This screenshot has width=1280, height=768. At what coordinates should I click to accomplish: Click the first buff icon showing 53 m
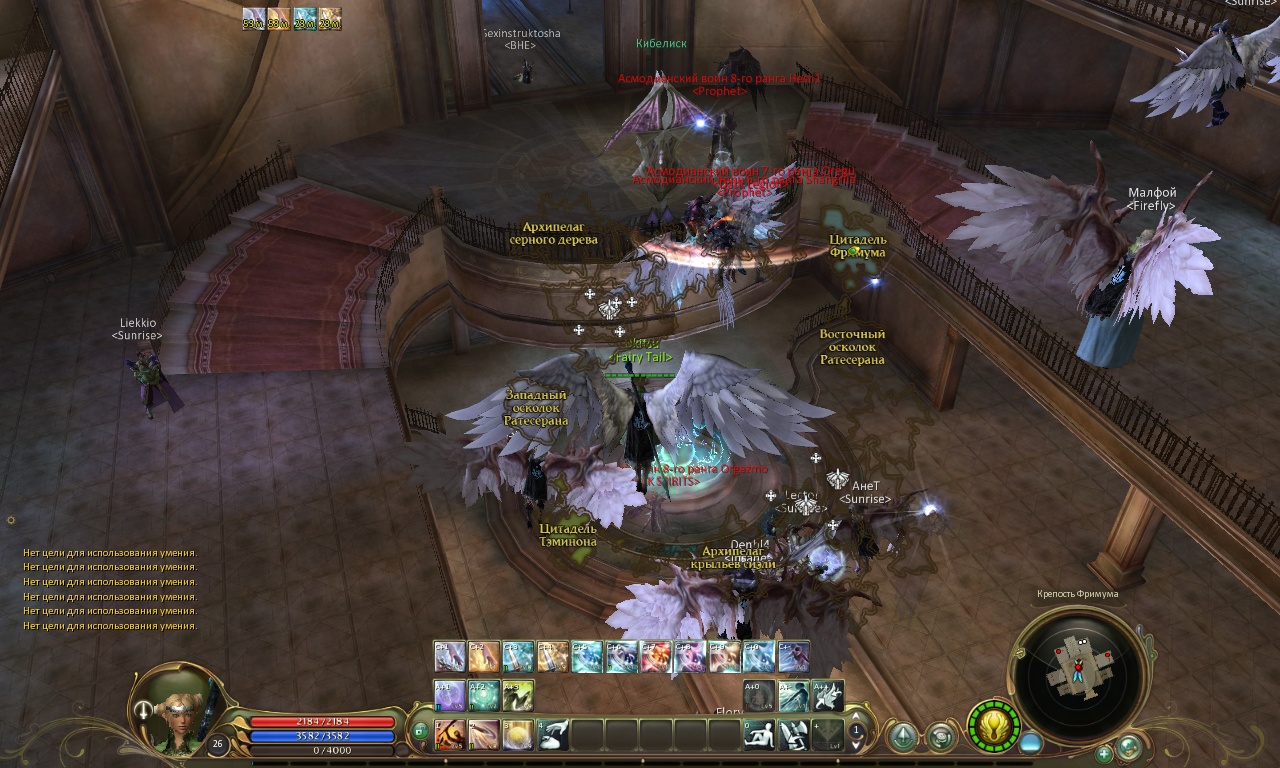coord(253,18)
